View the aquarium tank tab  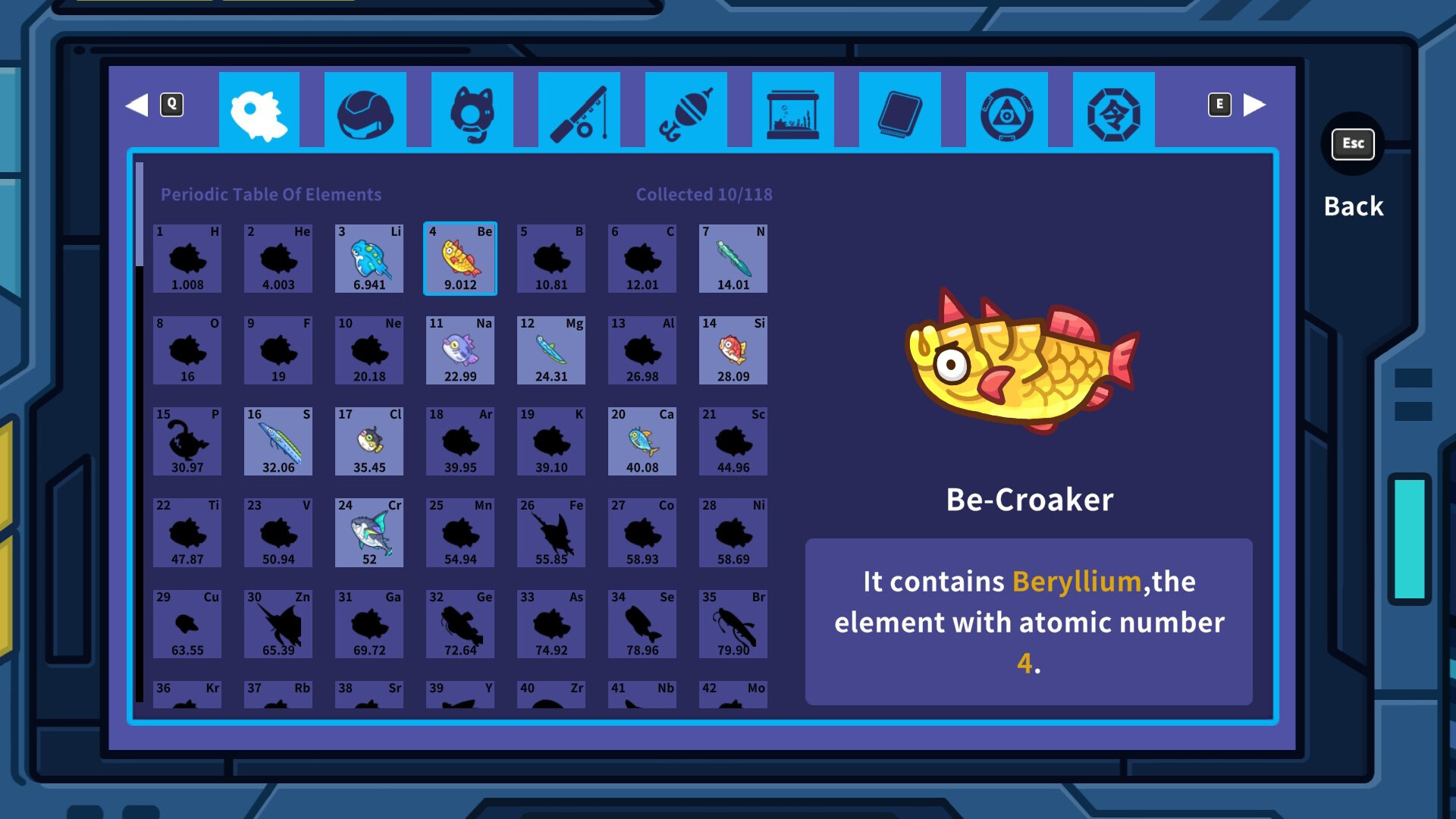pyautogui.click(x=793, y=109)
